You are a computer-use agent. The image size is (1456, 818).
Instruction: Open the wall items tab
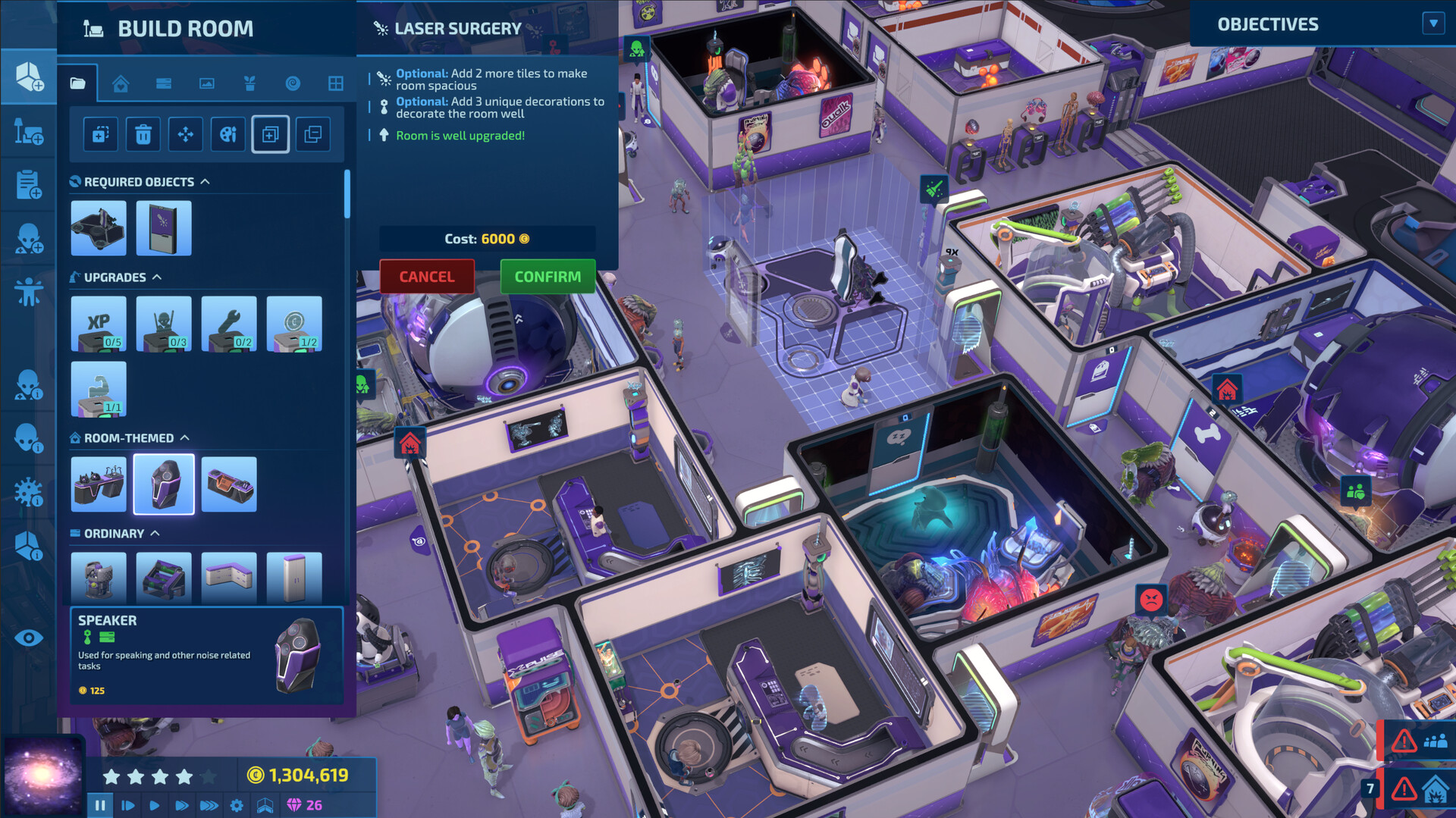pyautogui.click(x=206, y=83)
